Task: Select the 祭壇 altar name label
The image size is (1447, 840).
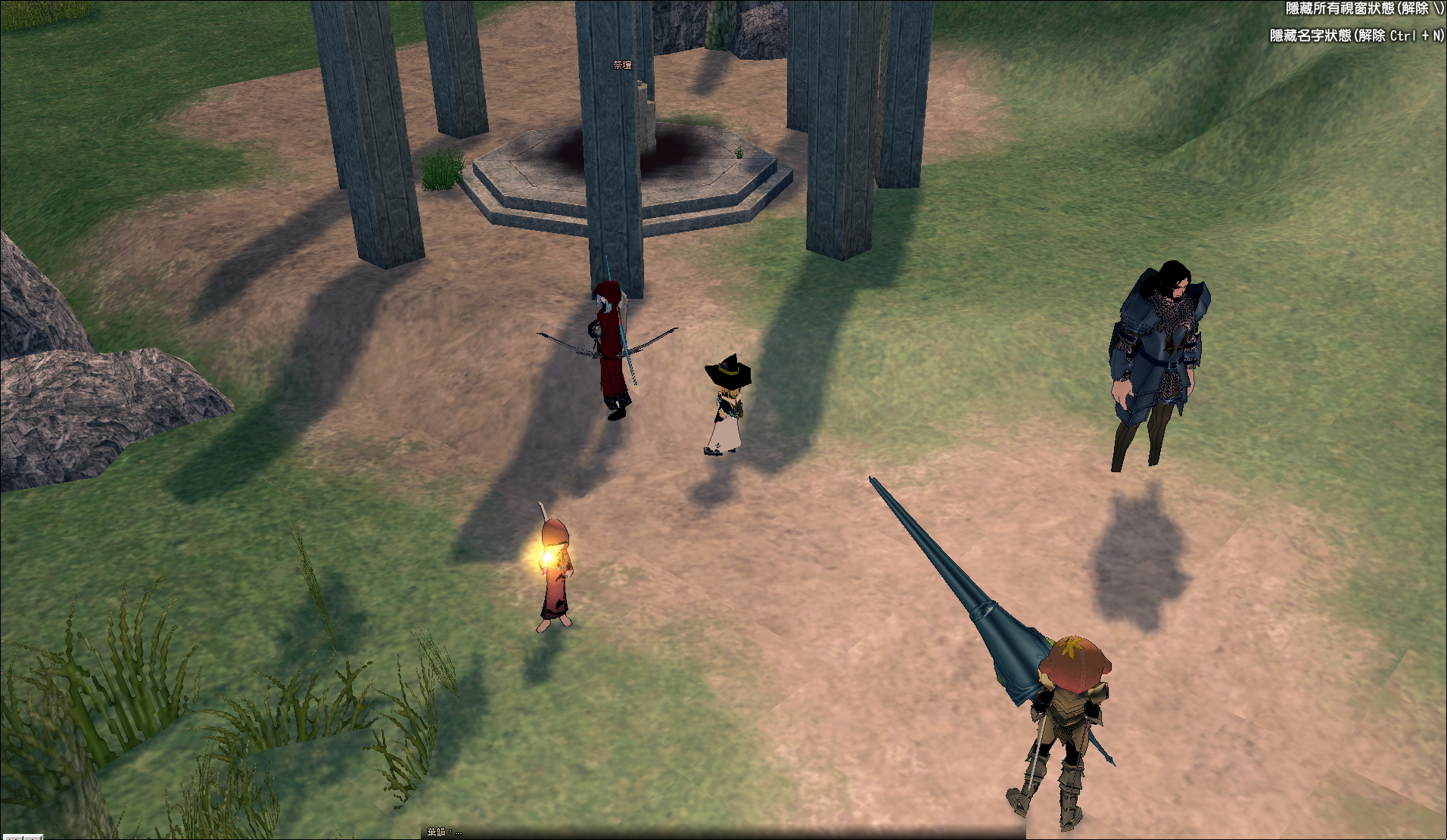Action: (622, 66)
